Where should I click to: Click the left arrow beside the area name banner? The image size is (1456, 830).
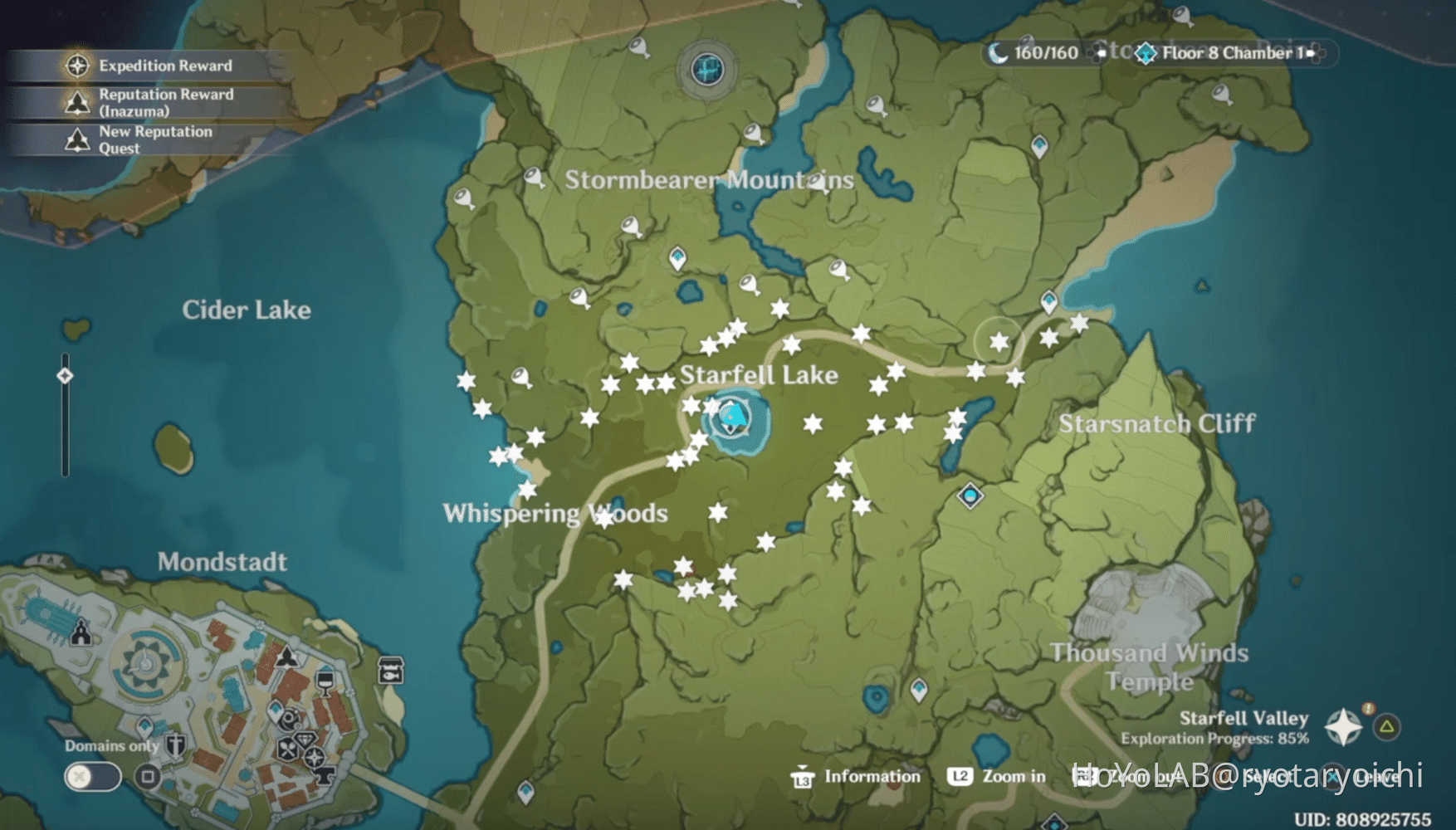[x=1096, y=52]
